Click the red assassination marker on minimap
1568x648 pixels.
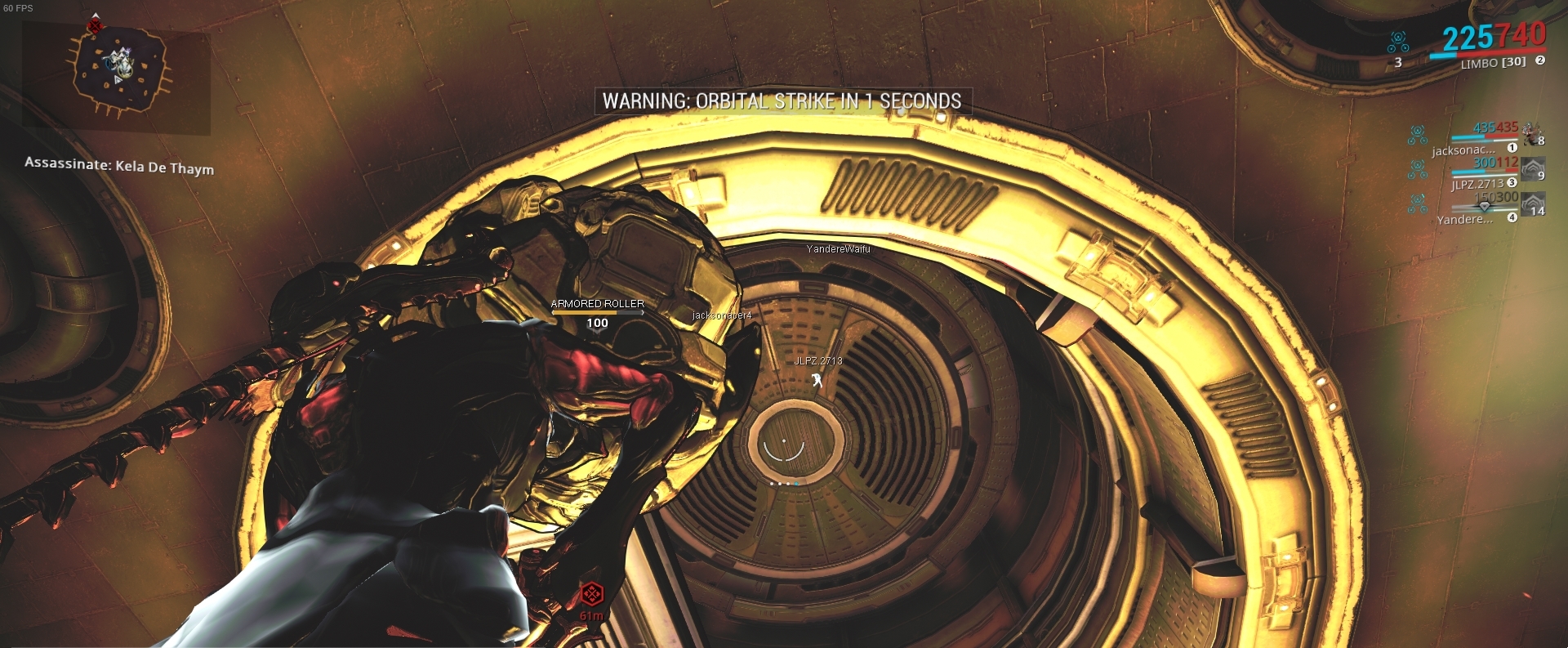(96, 25)
